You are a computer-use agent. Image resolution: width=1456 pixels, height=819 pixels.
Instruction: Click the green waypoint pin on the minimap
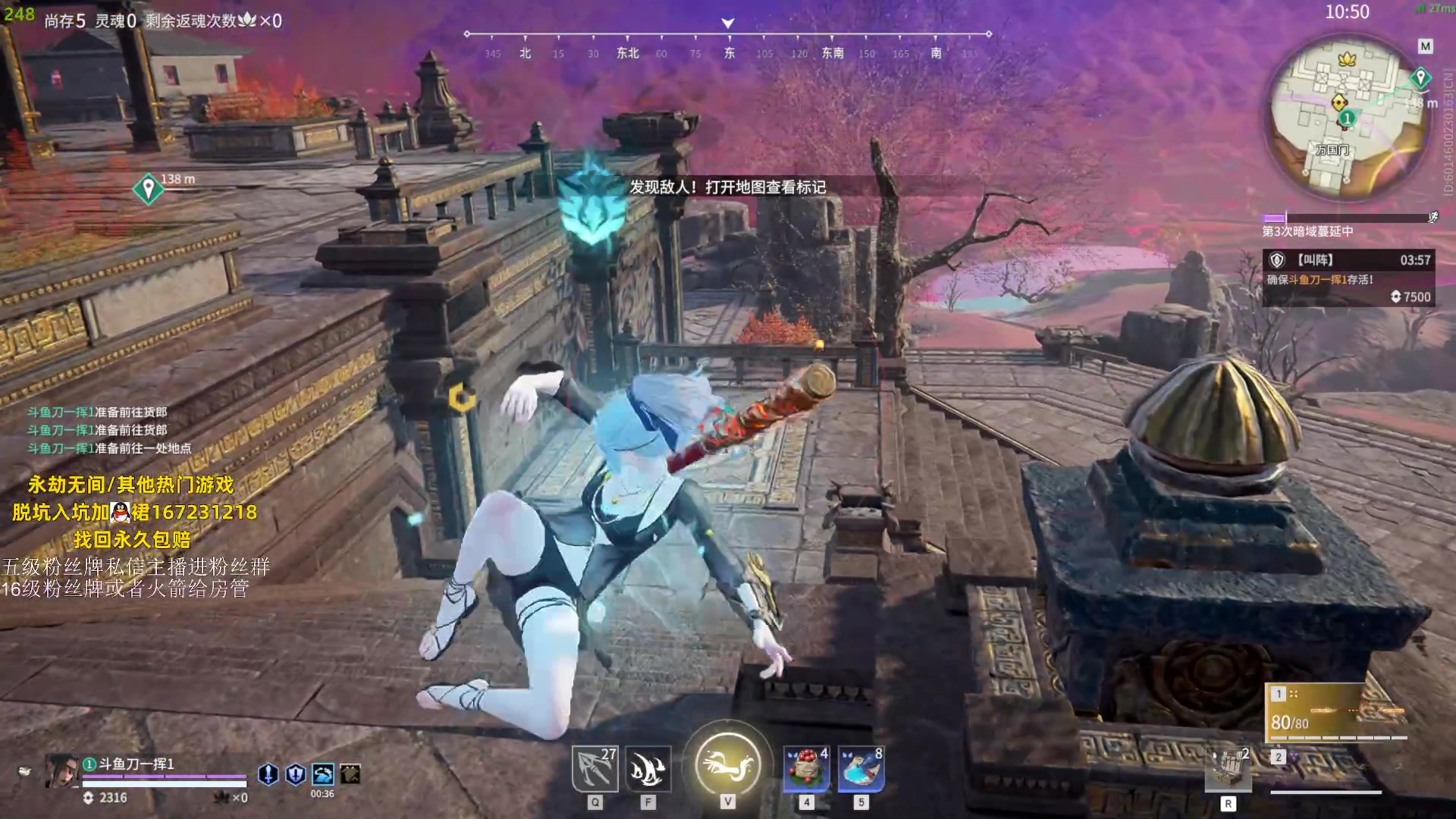1420,77
